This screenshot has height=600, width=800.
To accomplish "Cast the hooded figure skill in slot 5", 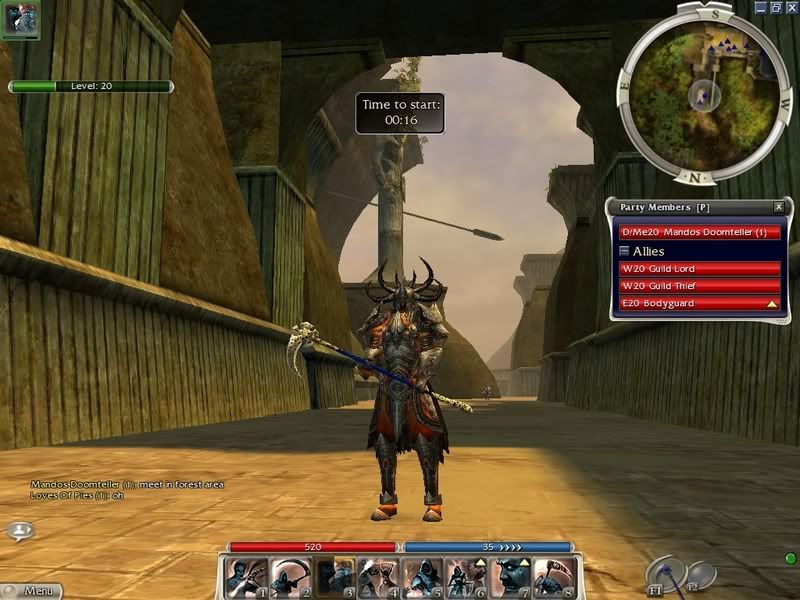I will tap(422, 577).
